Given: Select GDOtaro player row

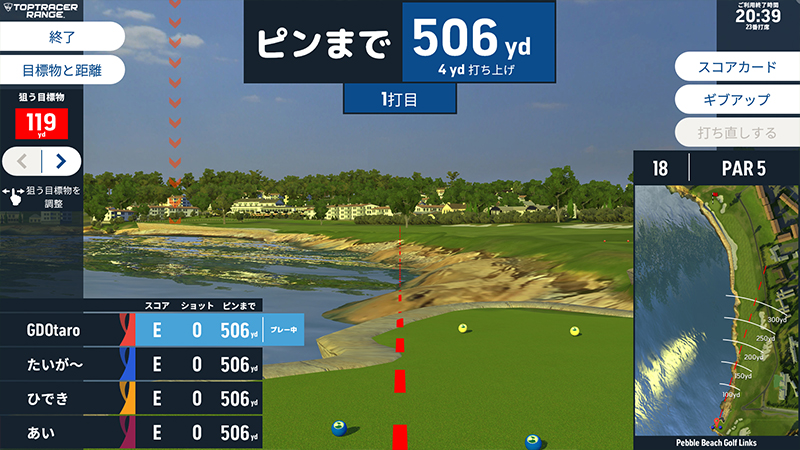Looking at the screenshot, I should point(150,331).
